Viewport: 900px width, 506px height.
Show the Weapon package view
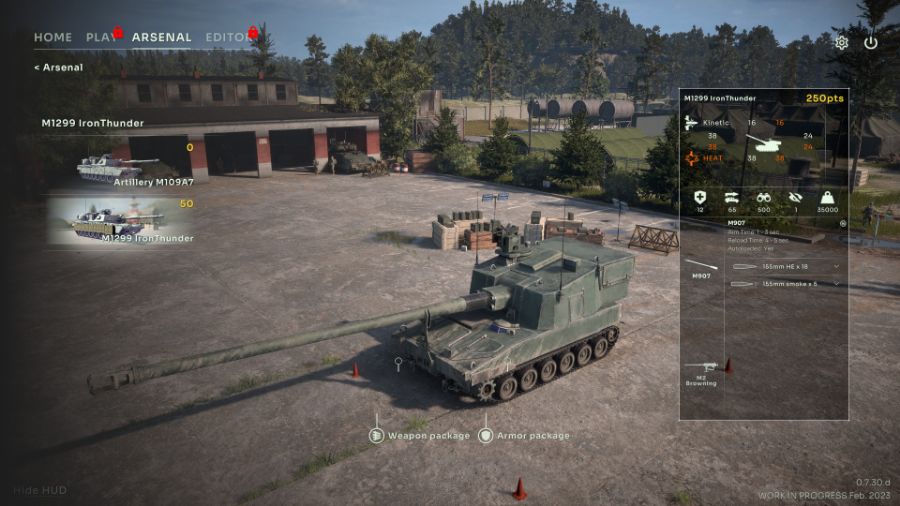[419, 436]
